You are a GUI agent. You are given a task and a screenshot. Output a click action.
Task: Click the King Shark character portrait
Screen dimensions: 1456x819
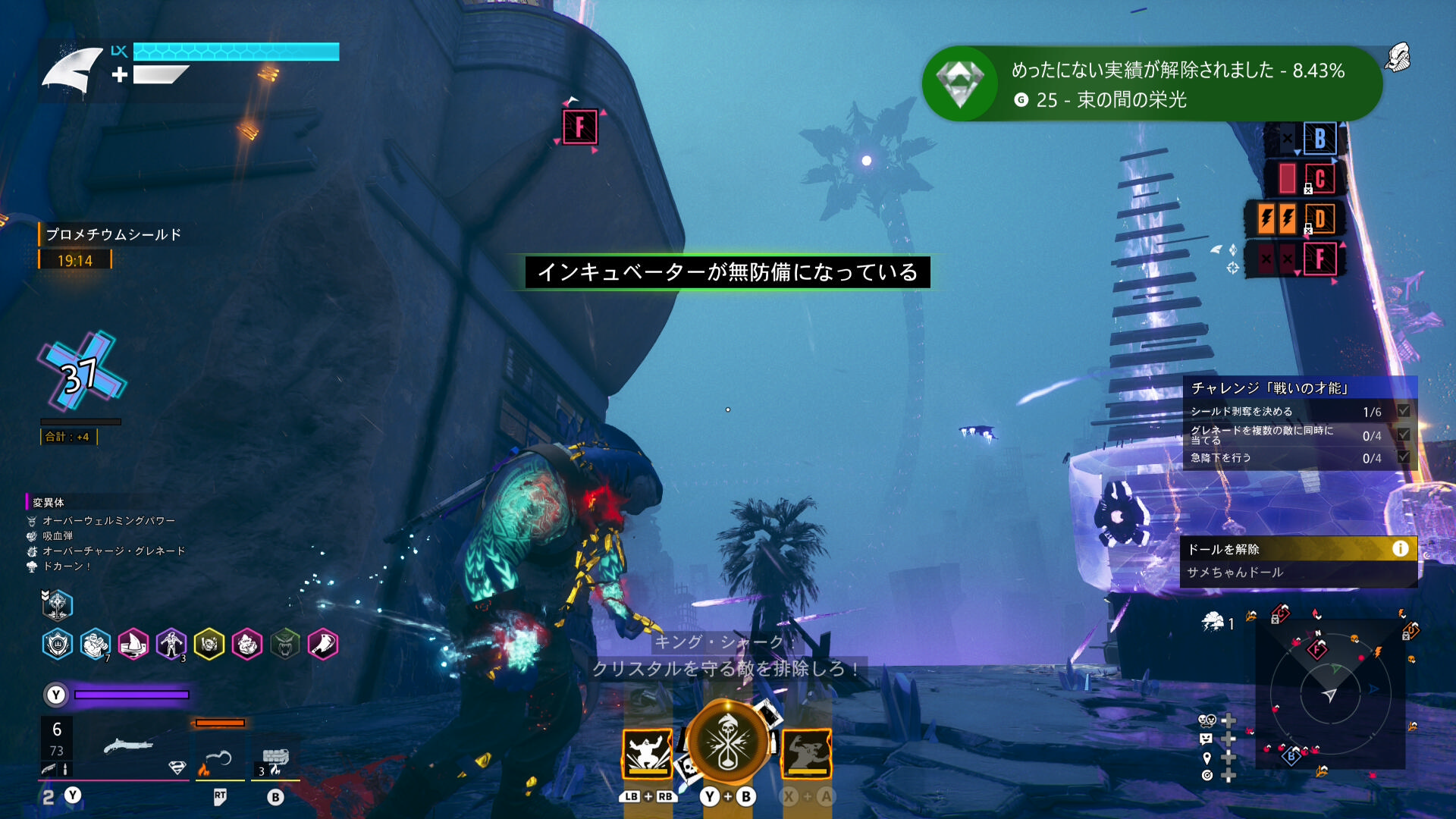click(x=73, y=70)
